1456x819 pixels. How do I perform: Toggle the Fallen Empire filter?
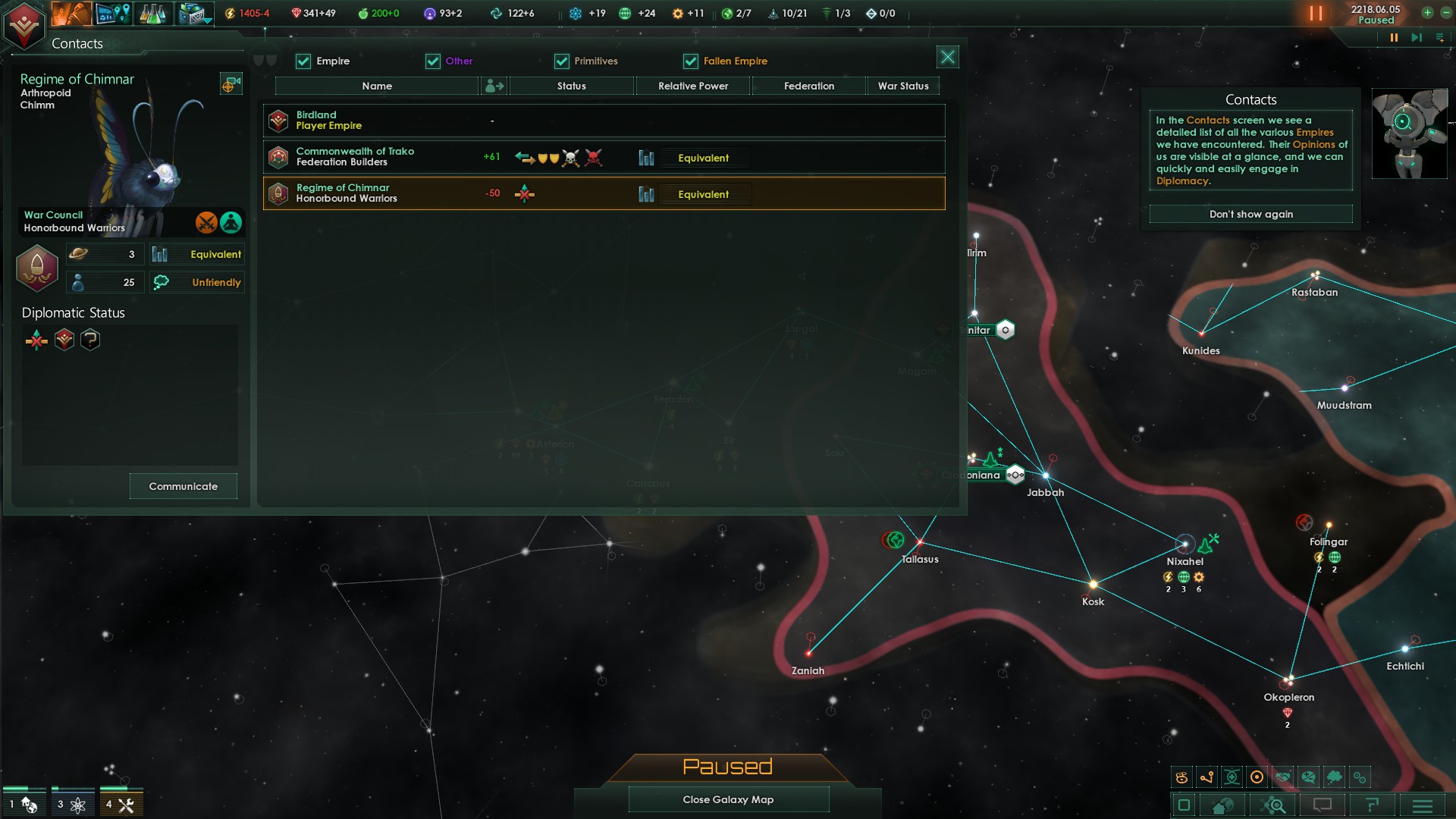(691, 61)
